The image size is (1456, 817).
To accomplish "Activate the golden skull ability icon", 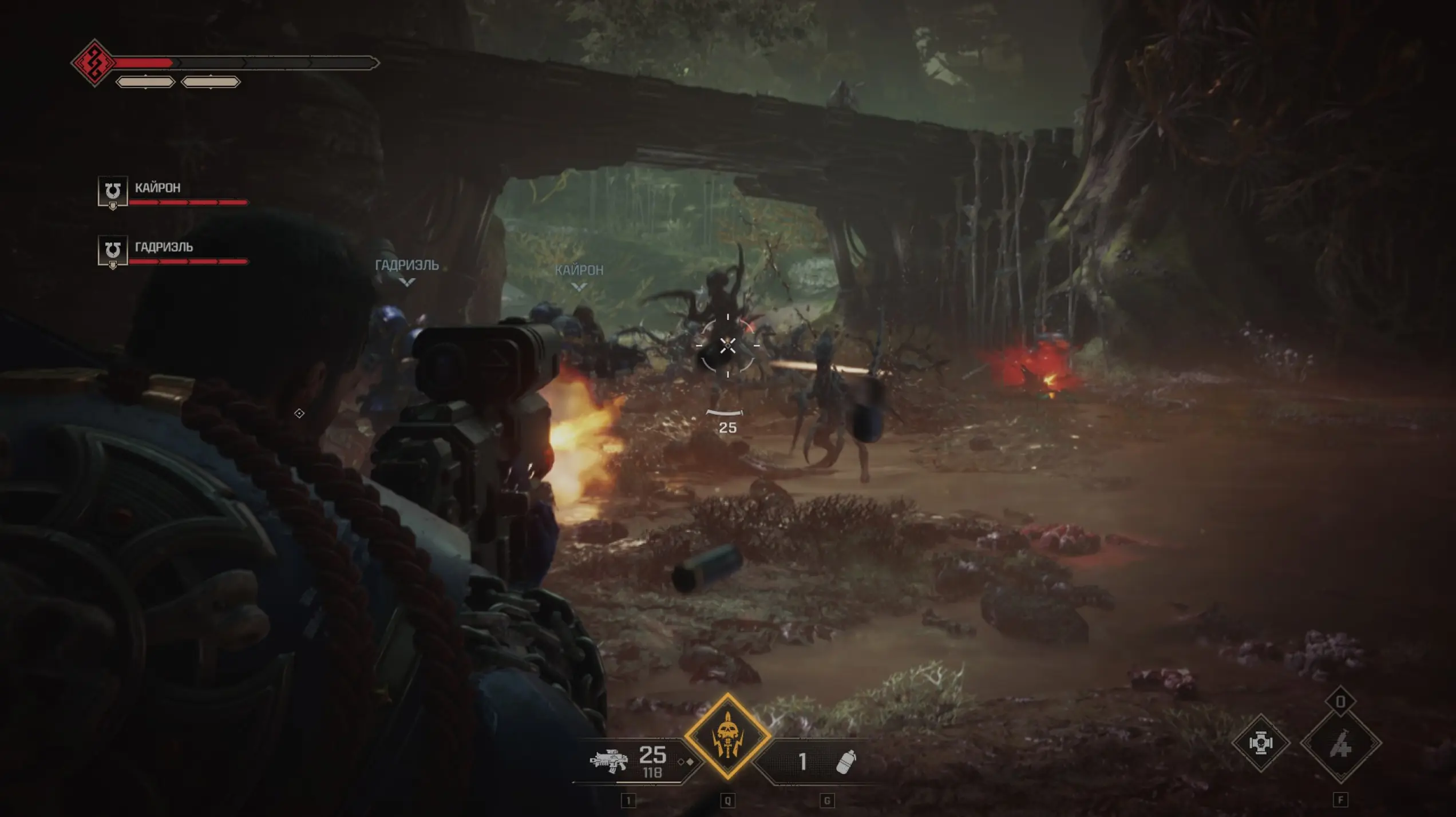I will (727, 736).
